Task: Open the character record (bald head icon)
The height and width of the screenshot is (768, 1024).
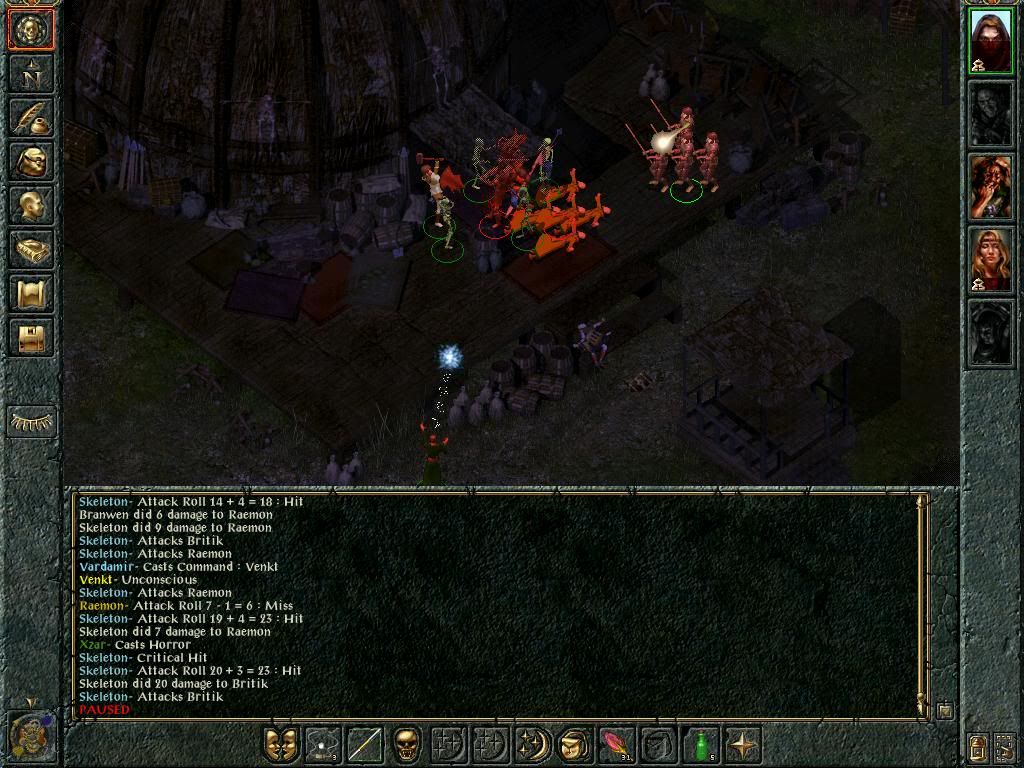Action: pyautogui.click(x=31, y=206)
